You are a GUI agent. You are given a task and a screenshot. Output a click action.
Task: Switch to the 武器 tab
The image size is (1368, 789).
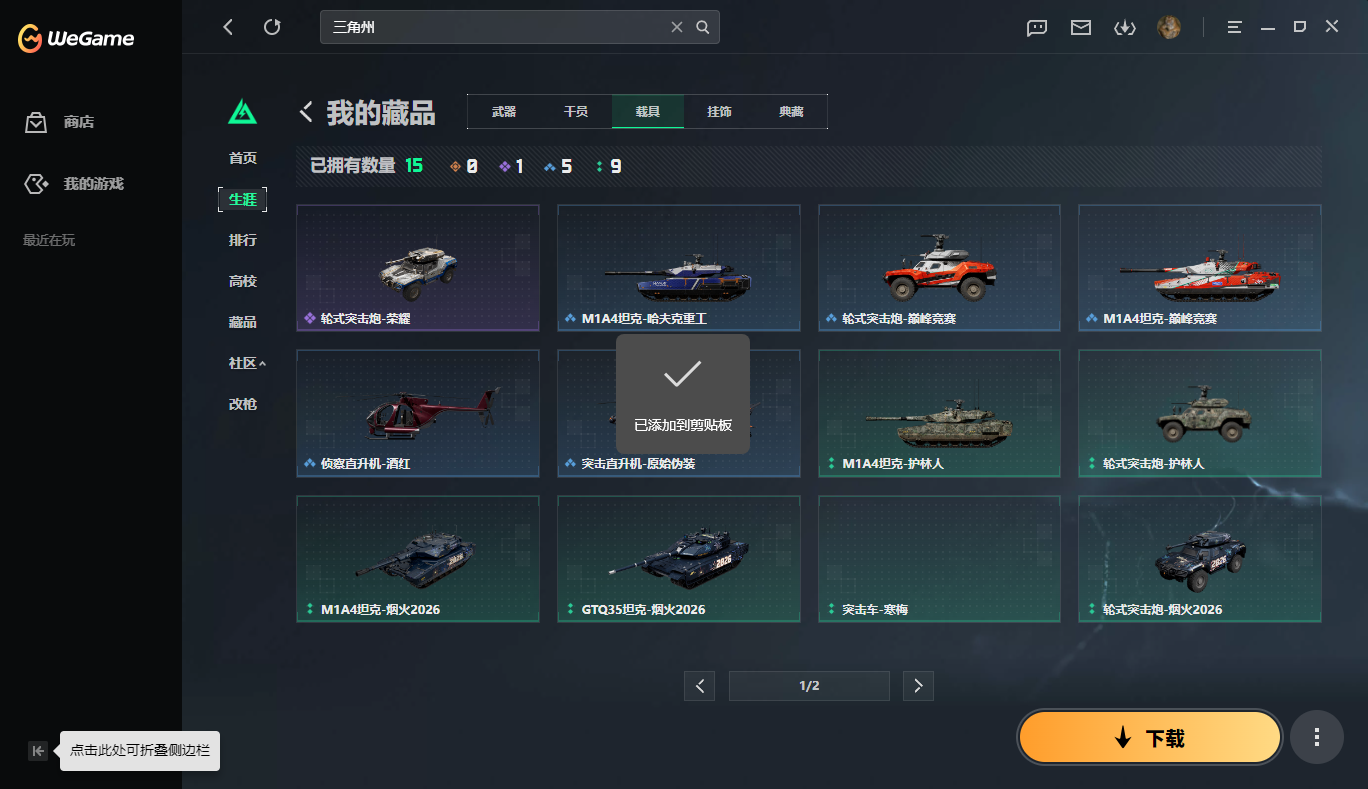click(x=504, y=111)
